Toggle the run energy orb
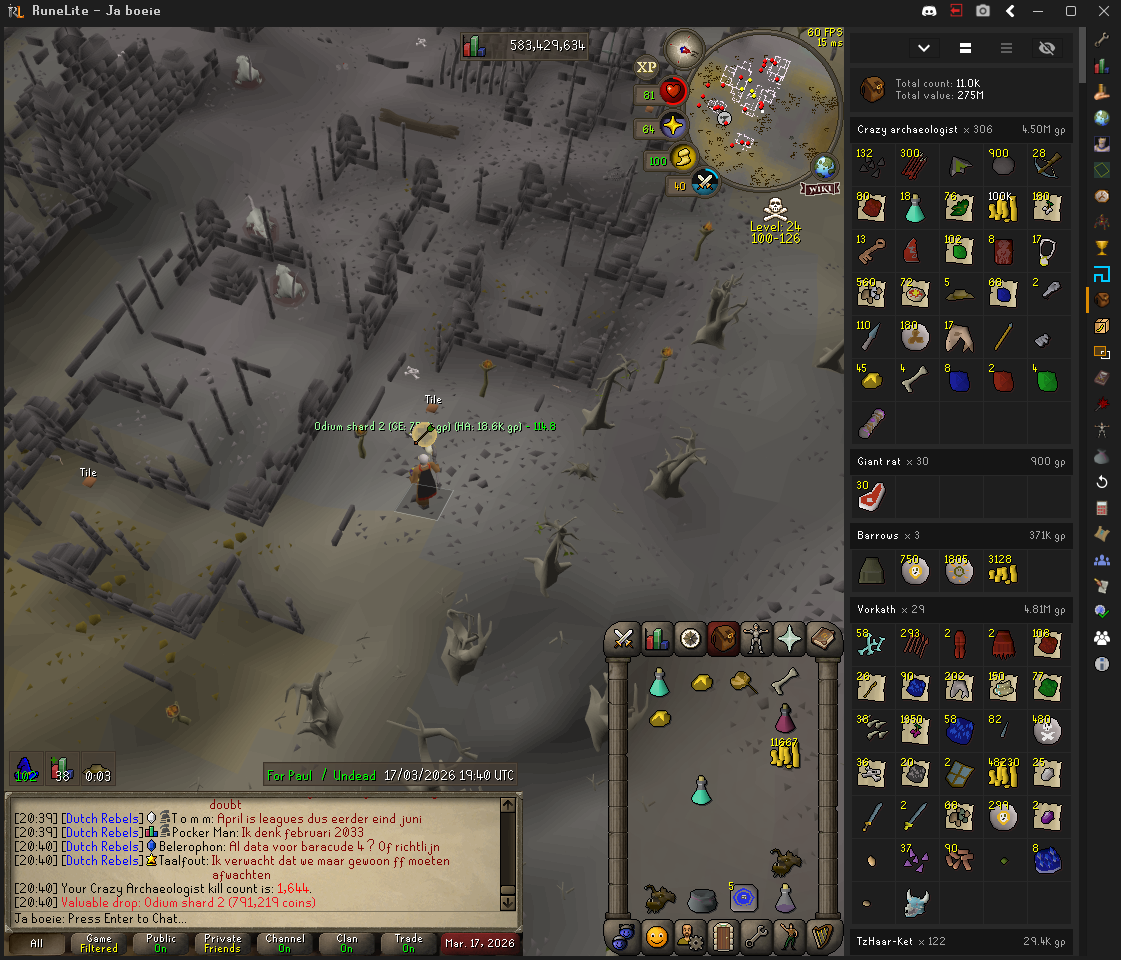Viewport: 1121px width, 960px height. point(681,159)
